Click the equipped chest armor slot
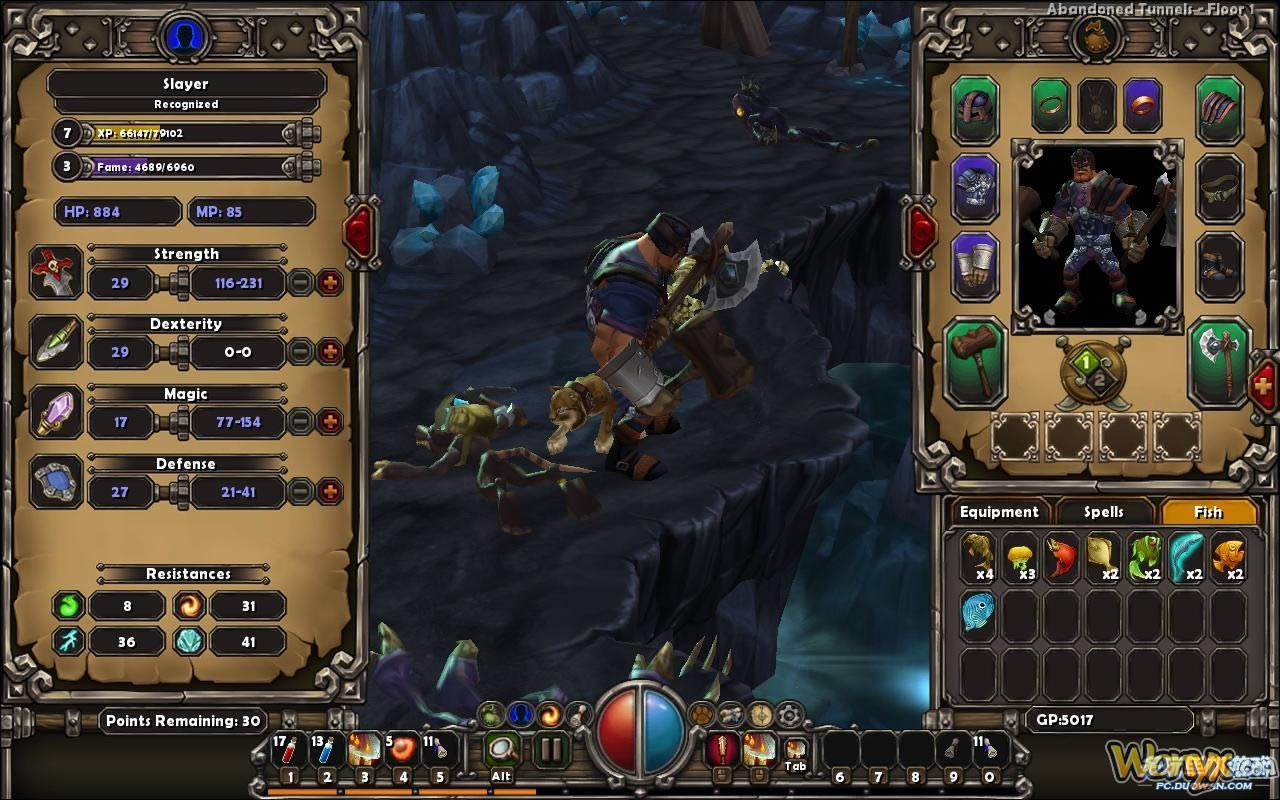This screenshot has width=1280, height=800. coord(975,188)
